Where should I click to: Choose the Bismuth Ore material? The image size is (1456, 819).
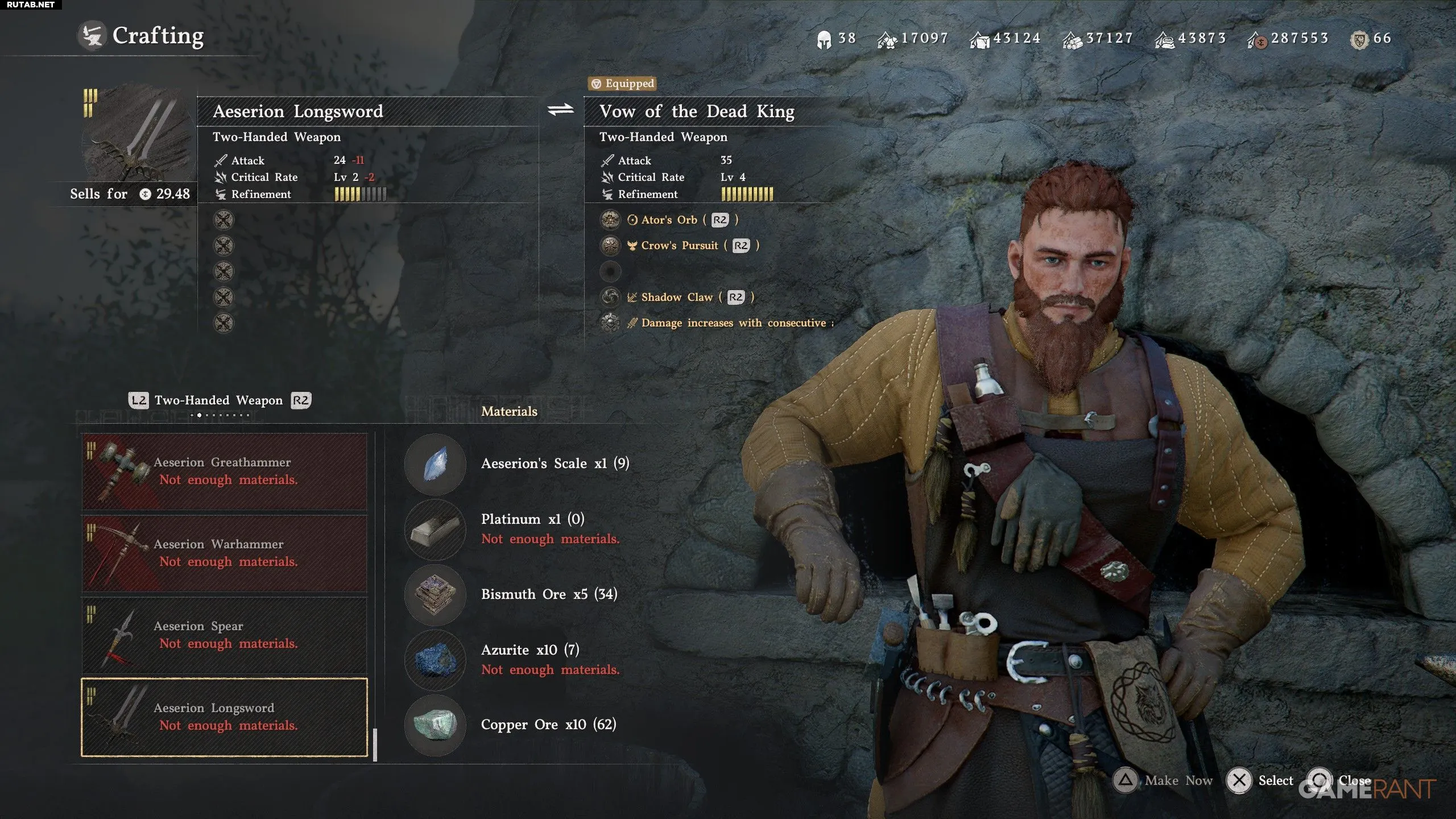coord(435,594)
